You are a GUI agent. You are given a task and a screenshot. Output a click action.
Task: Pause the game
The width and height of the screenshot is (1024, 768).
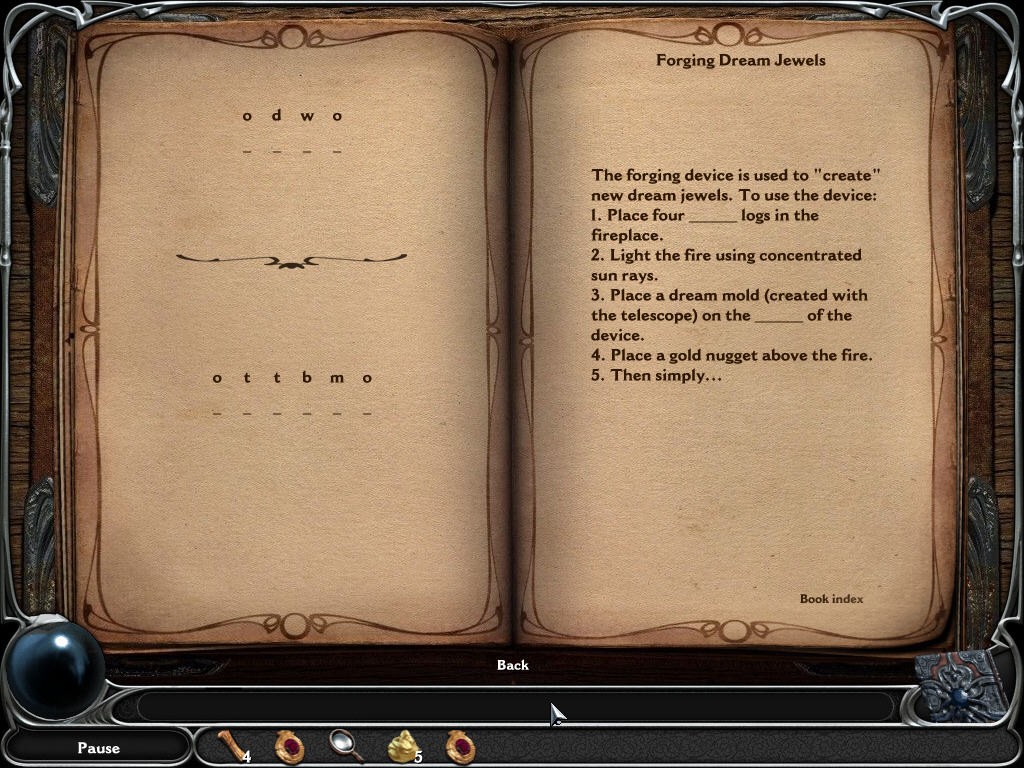(98, 748)
